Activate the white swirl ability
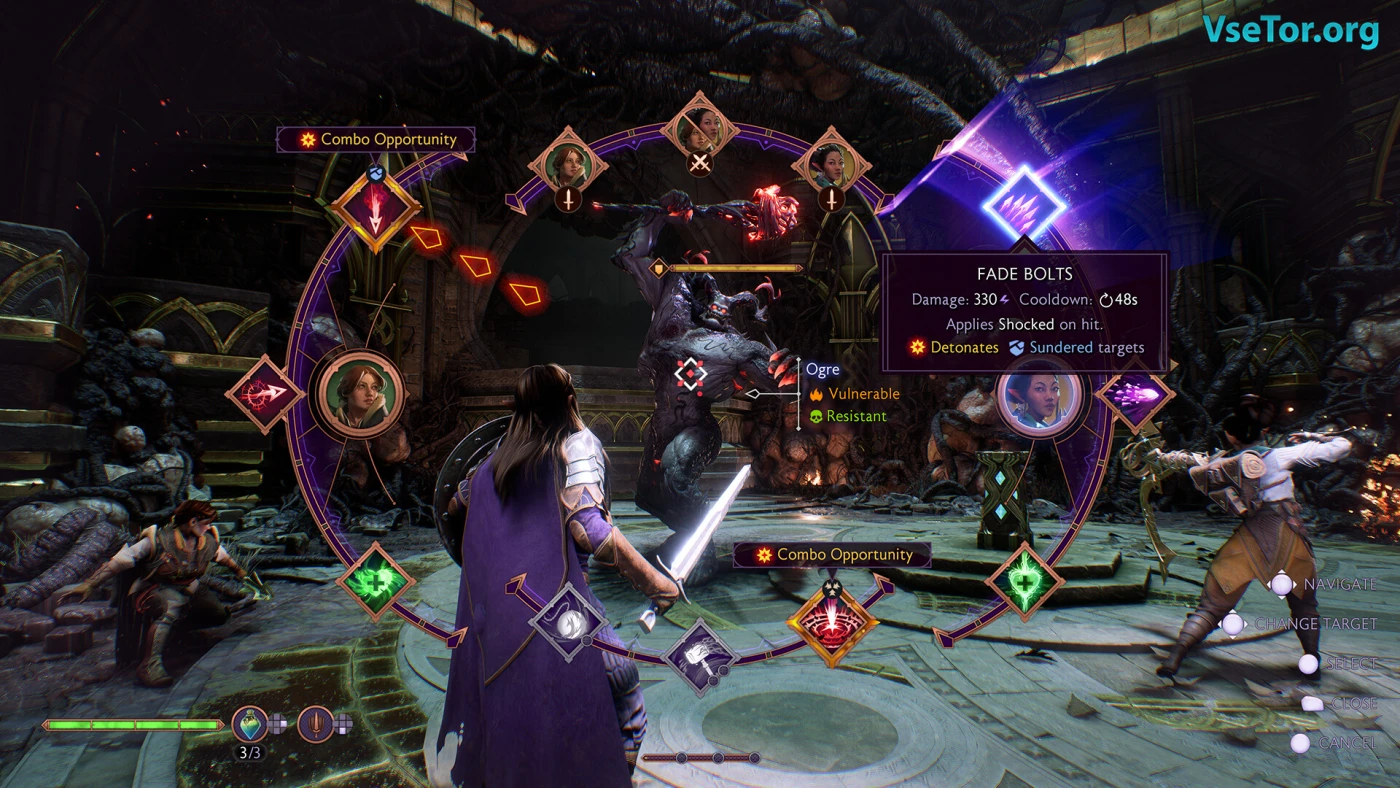 click(x=569, y=622)
